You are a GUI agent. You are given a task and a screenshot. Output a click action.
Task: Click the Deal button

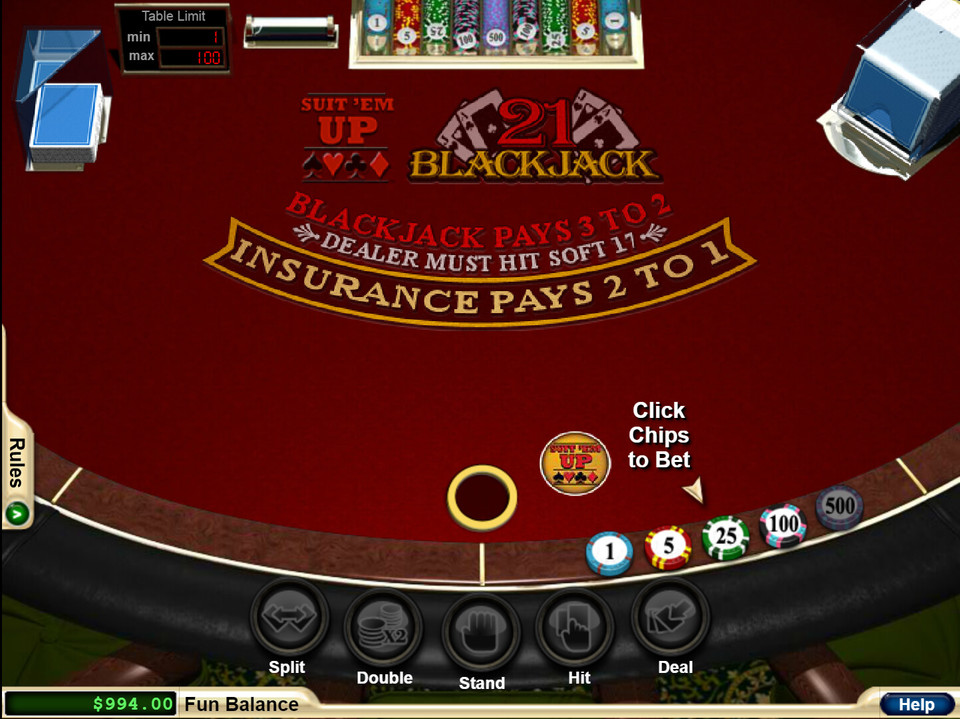(x=671, y=618)
